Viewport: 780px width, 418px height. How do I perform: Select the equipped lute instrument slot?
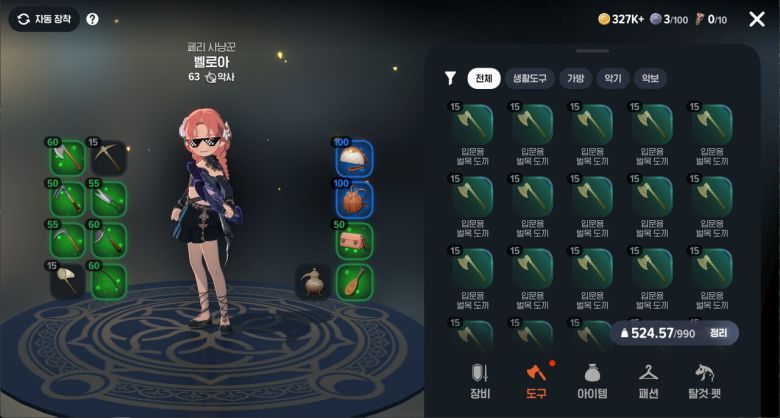click(354, 282)
